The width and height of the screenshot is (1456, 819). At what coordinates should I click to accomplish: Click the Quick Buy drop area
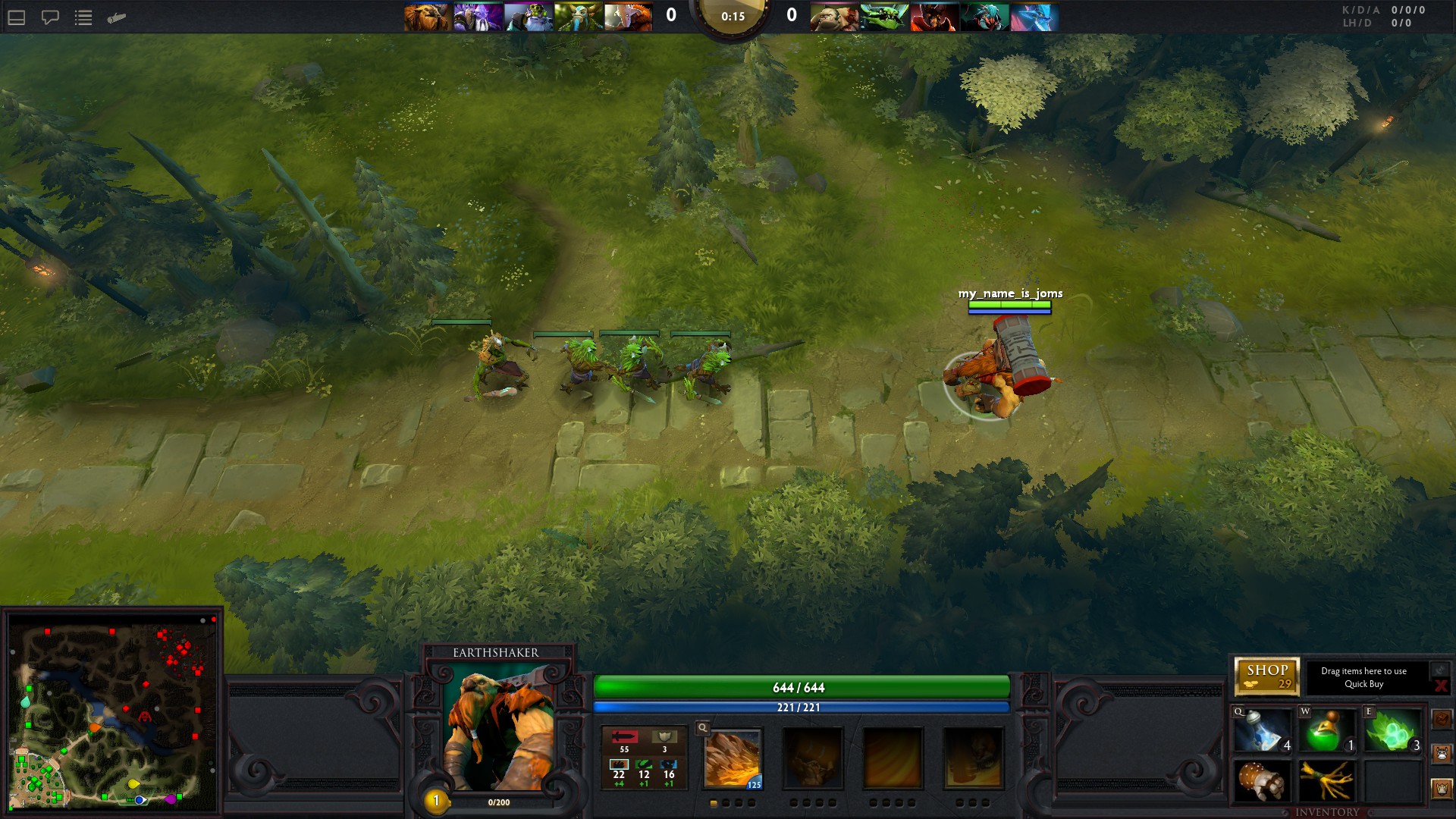pos(1363,677)
